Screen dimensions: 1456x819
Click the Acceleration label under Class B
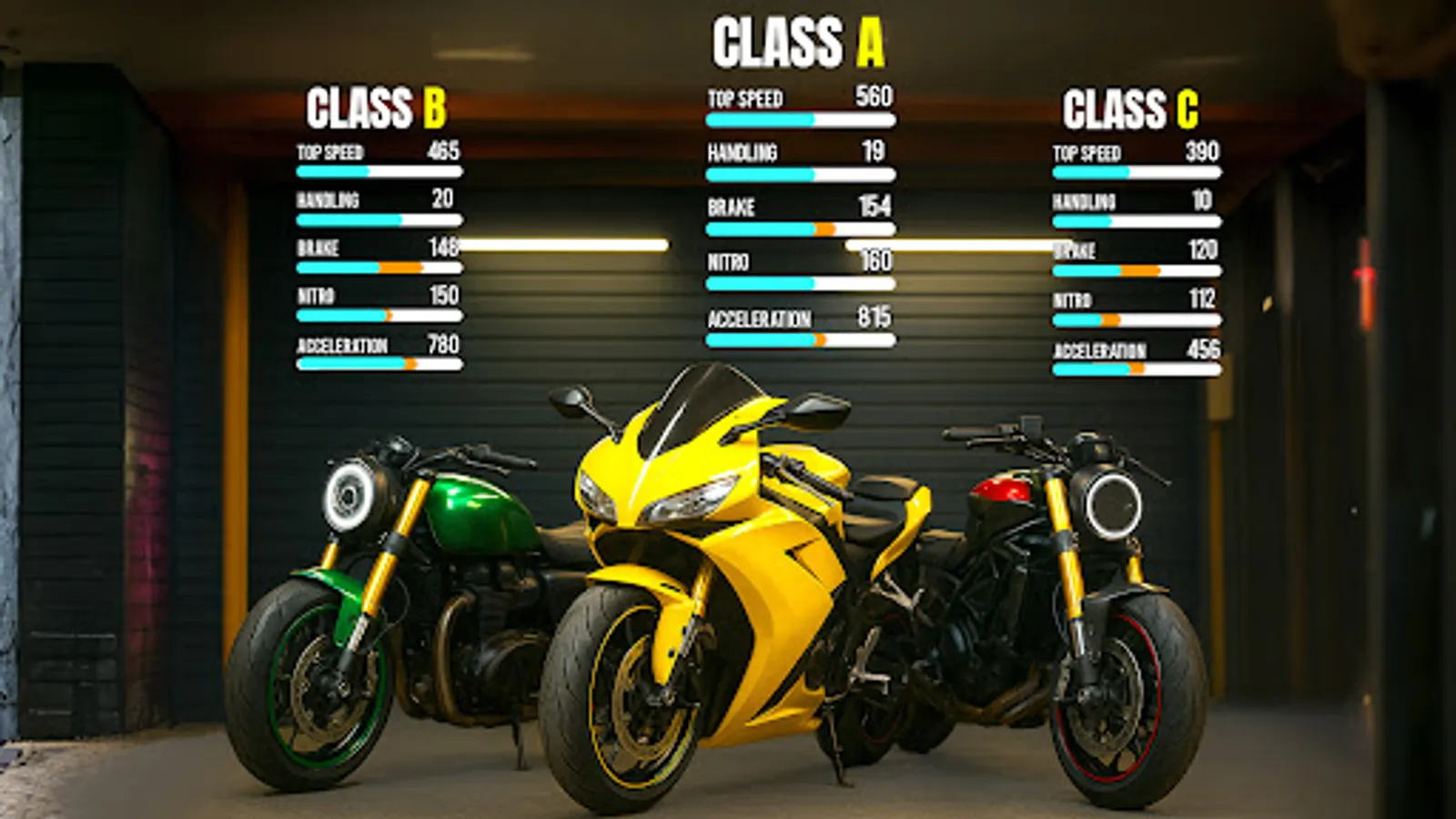tap(342, 346)
